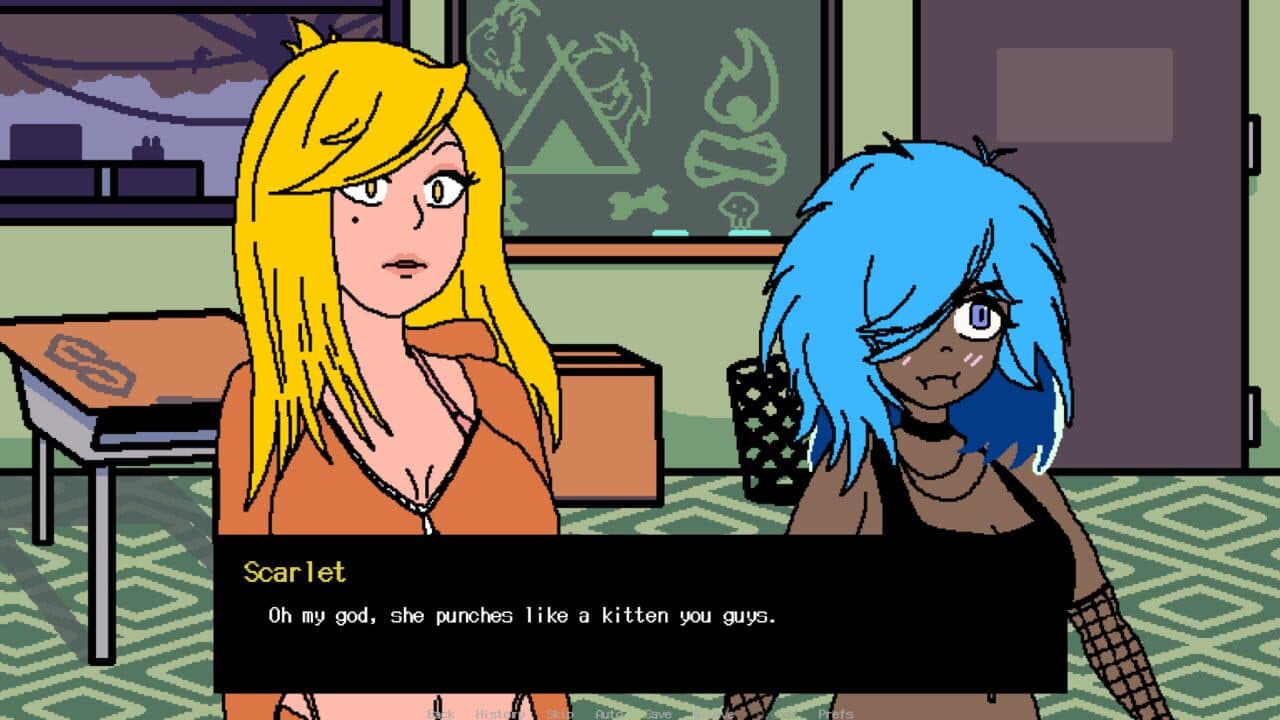The image size is (1280, 720).
Task: Enable Skip mode in the quick menu
Action: click(x=557, y=714)
